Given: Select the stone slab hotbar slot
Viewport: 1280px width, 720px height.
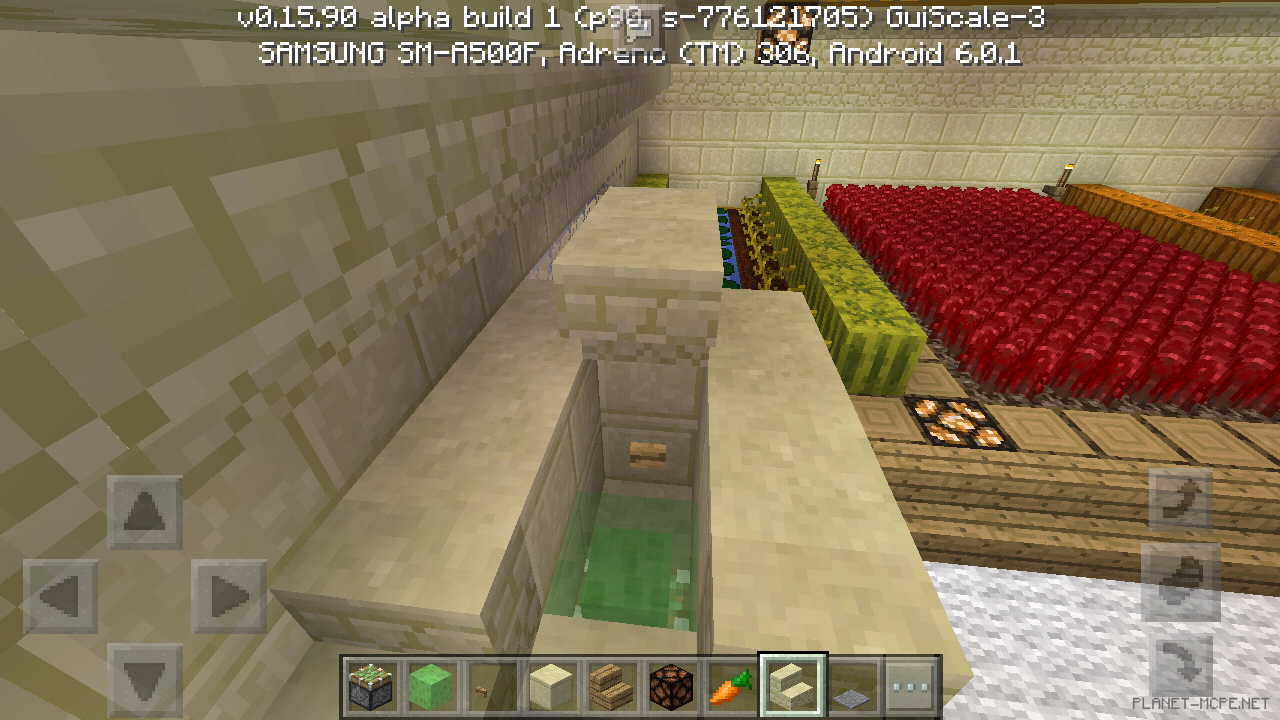Looking at the screenshot, I should [851, 684].
